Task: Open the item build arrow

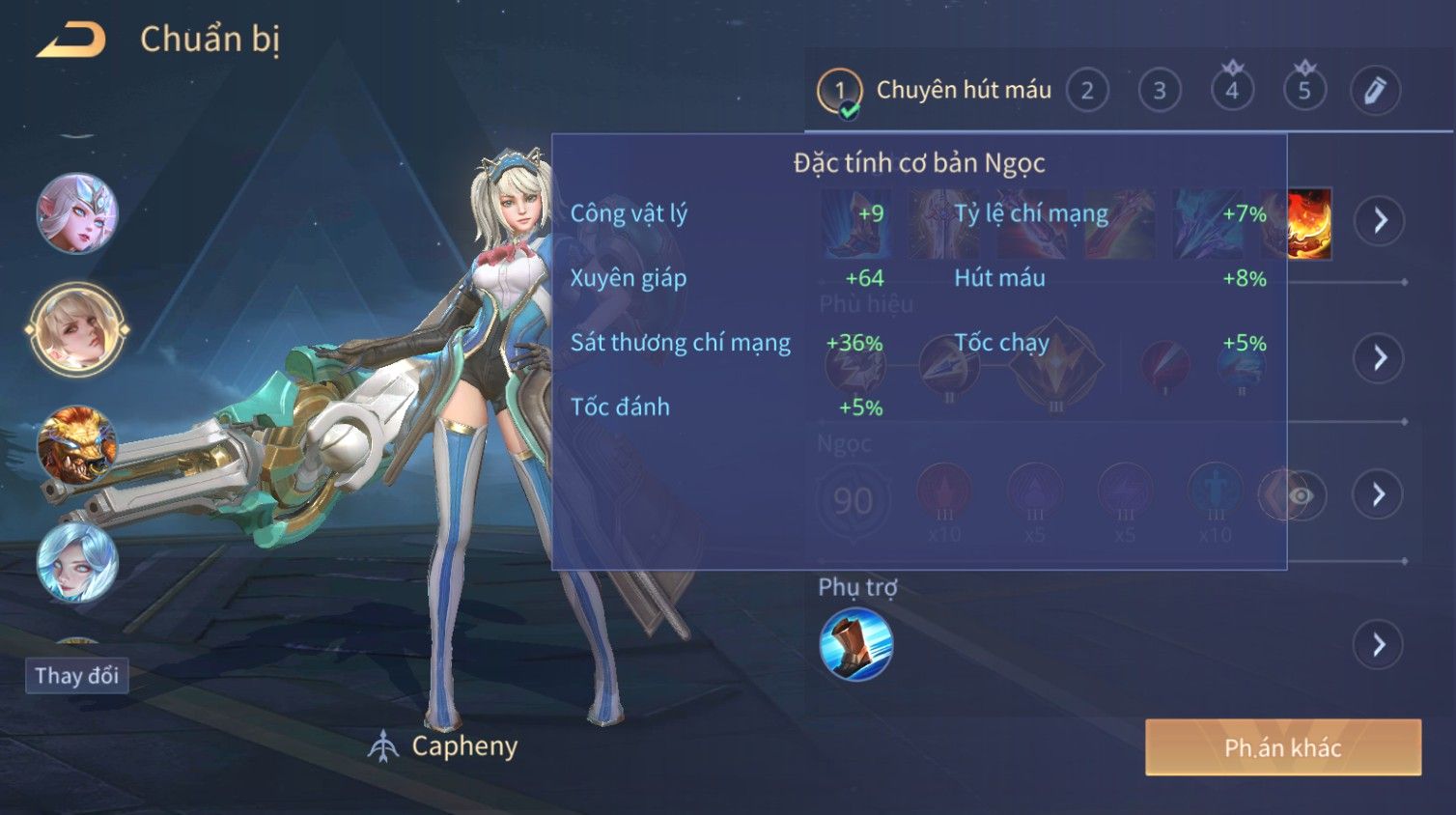Action: coord(1380,220)
